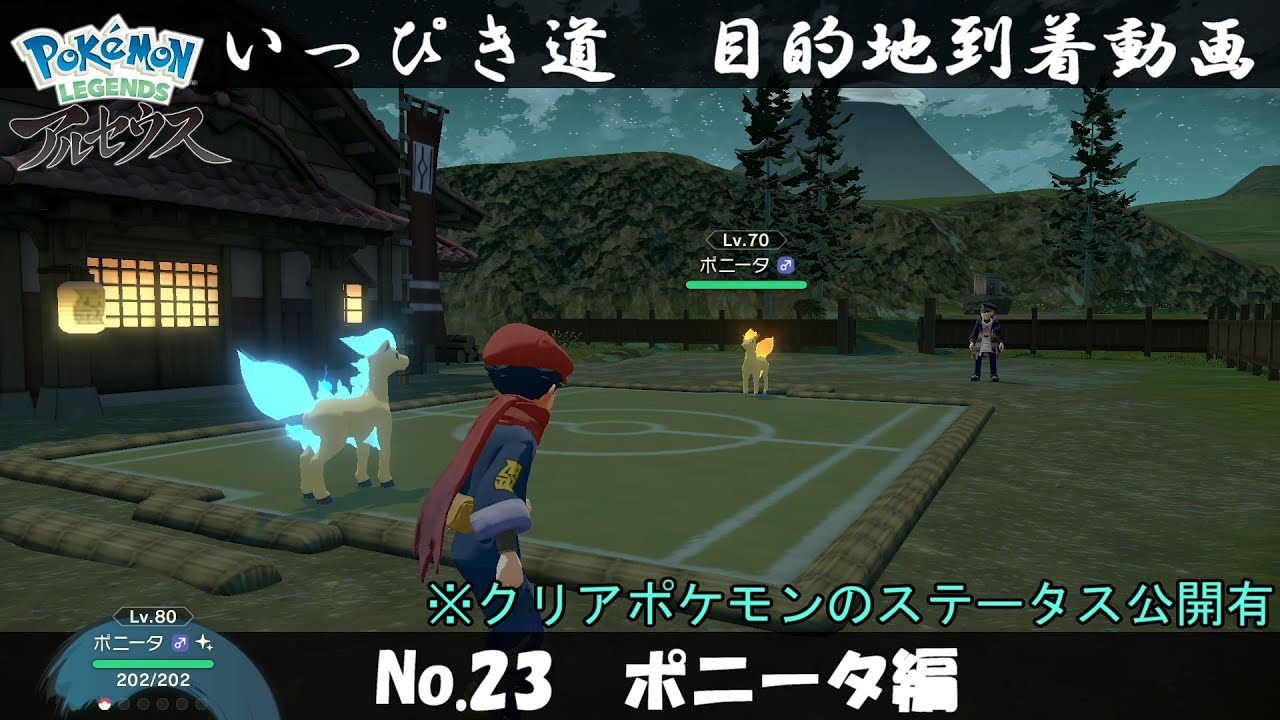Click the male gender icon beside ポニータ
Viewport: 1280px width, 720px height.
181,642
